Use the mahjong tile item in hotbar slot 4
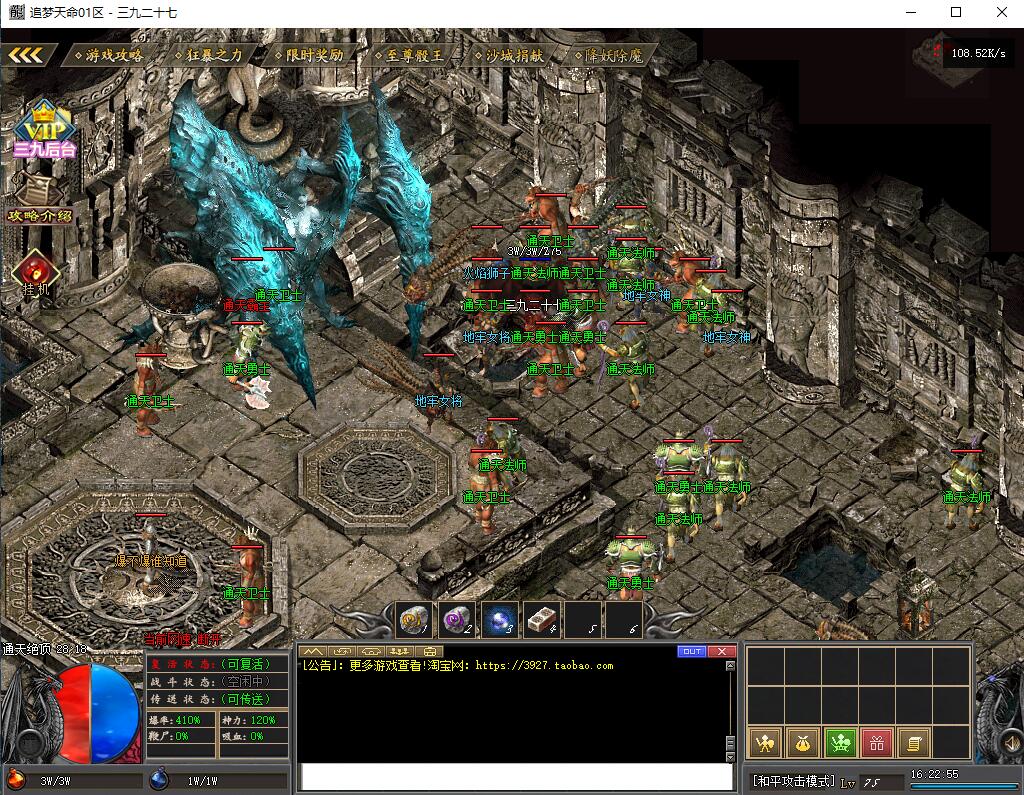This screenshot has height=795, width=1024. (x=541, y=620)
